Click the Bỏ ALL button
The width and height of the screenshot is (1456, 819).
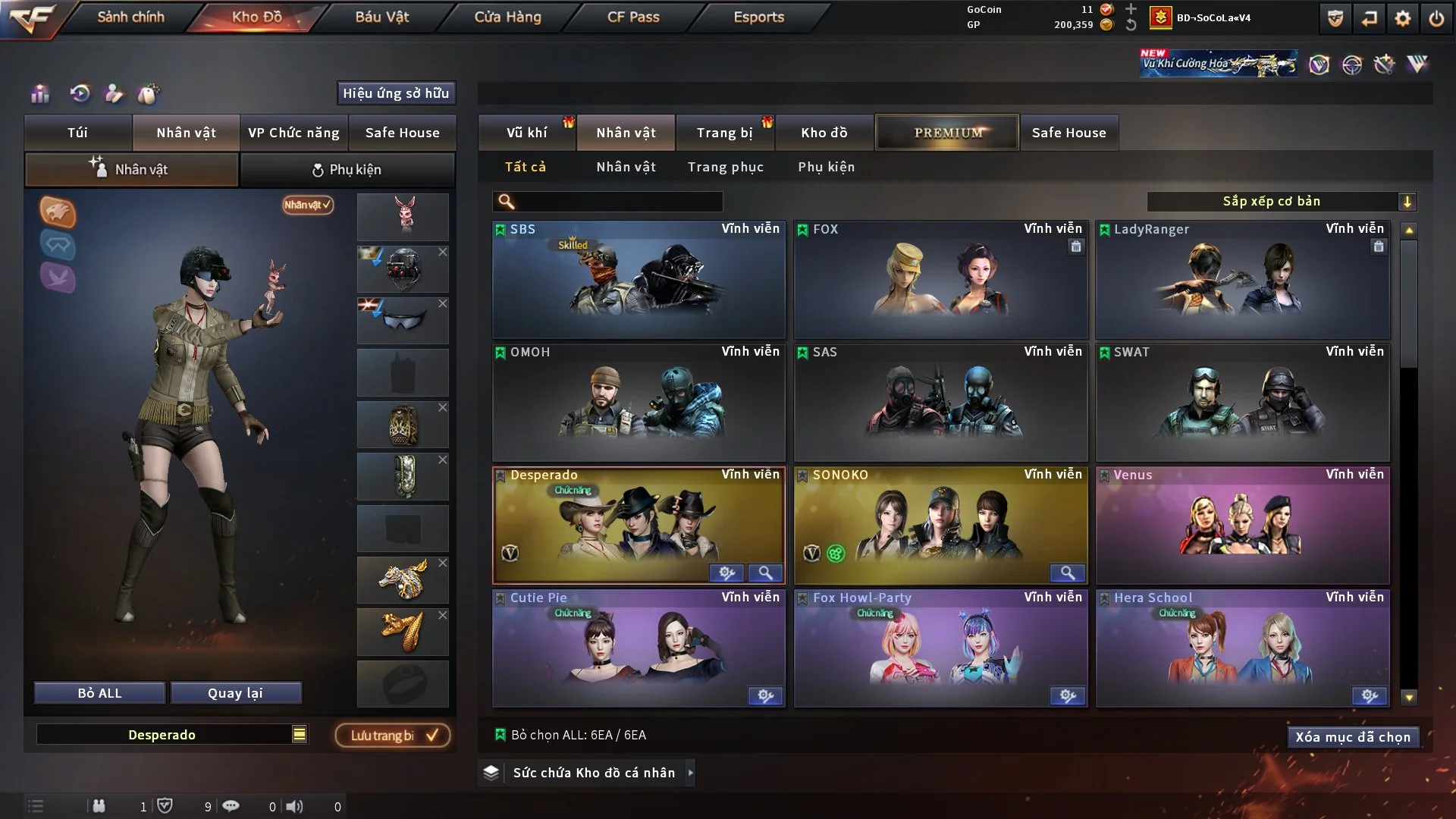pos(99,692)
